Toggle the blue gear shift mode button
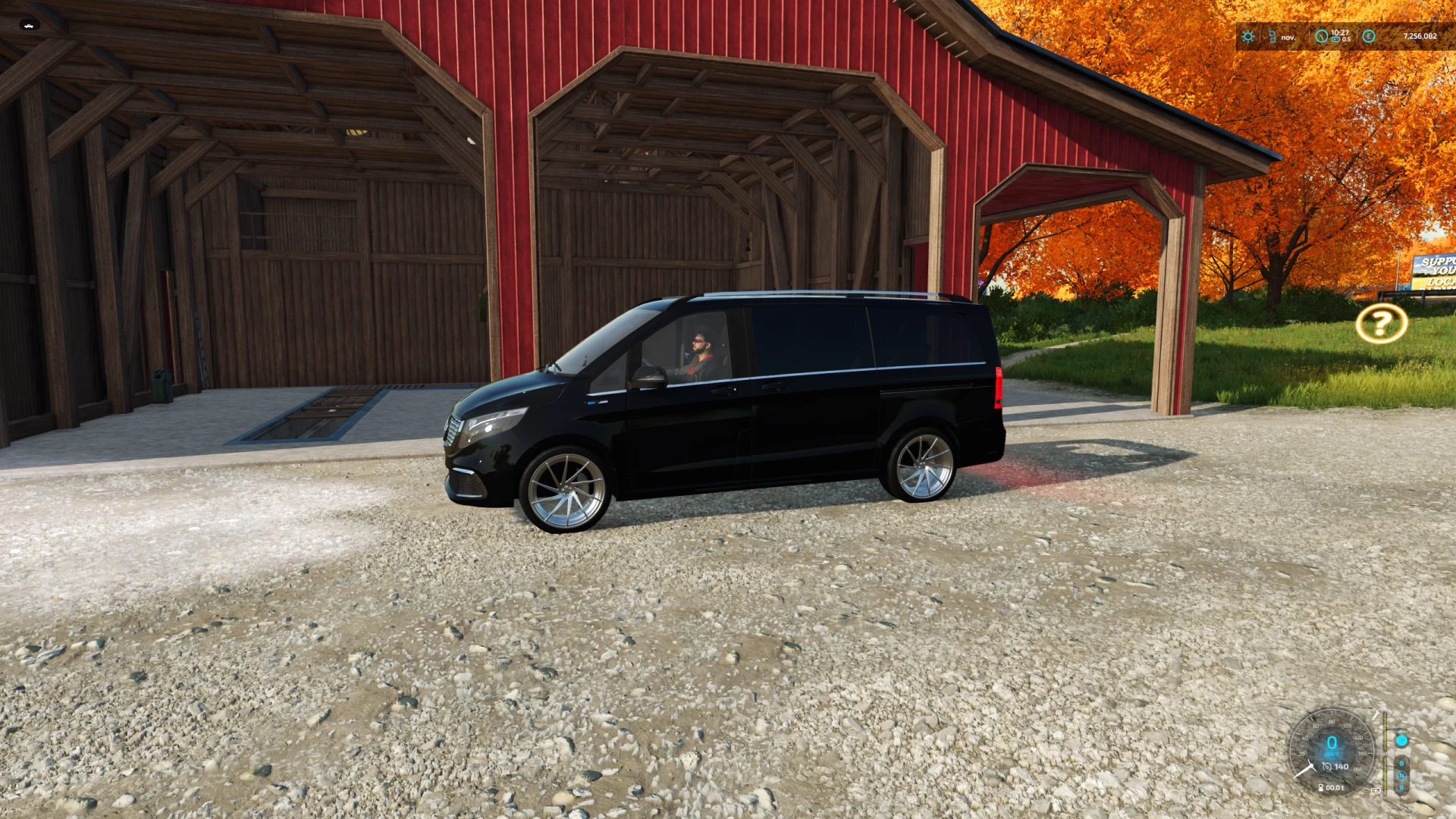The image size is (1456, 819). (x=1403, y=741)
